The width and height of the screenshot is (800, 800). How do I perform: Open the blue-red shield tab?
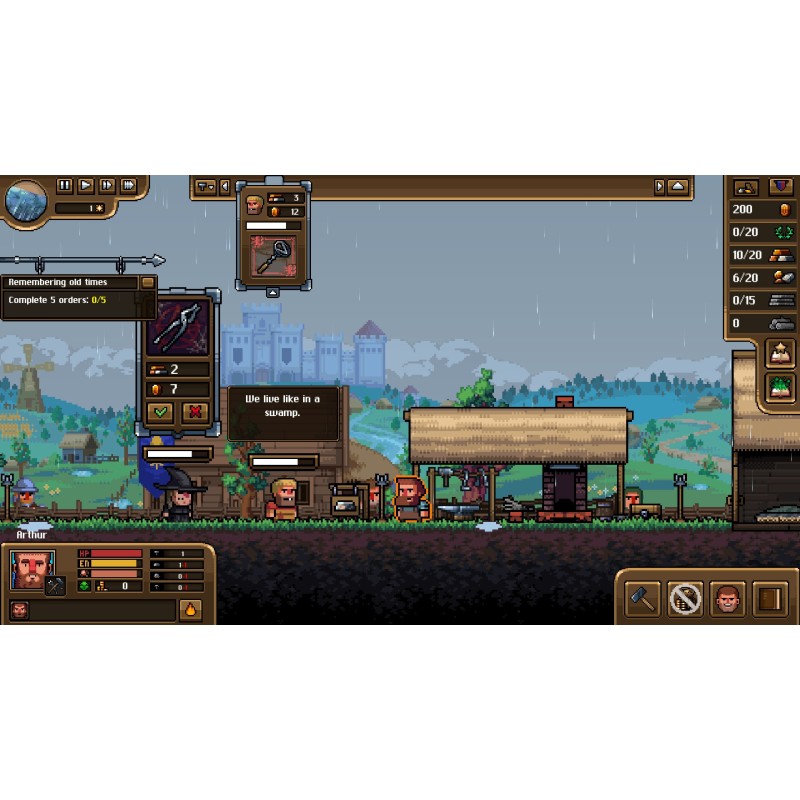click(781, 187)
